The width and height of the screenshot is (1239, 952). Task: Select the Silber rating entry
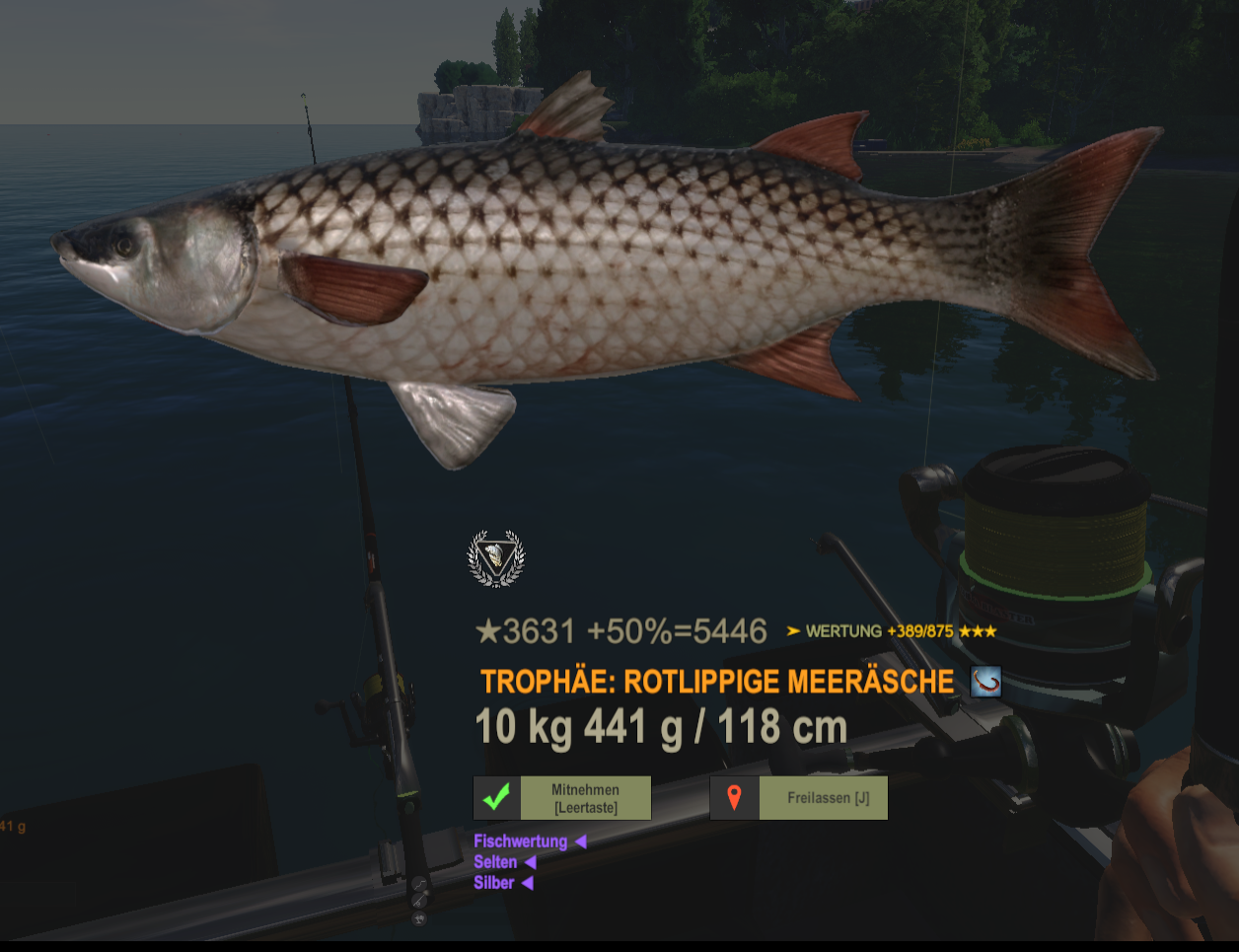(x=494, y=883)
